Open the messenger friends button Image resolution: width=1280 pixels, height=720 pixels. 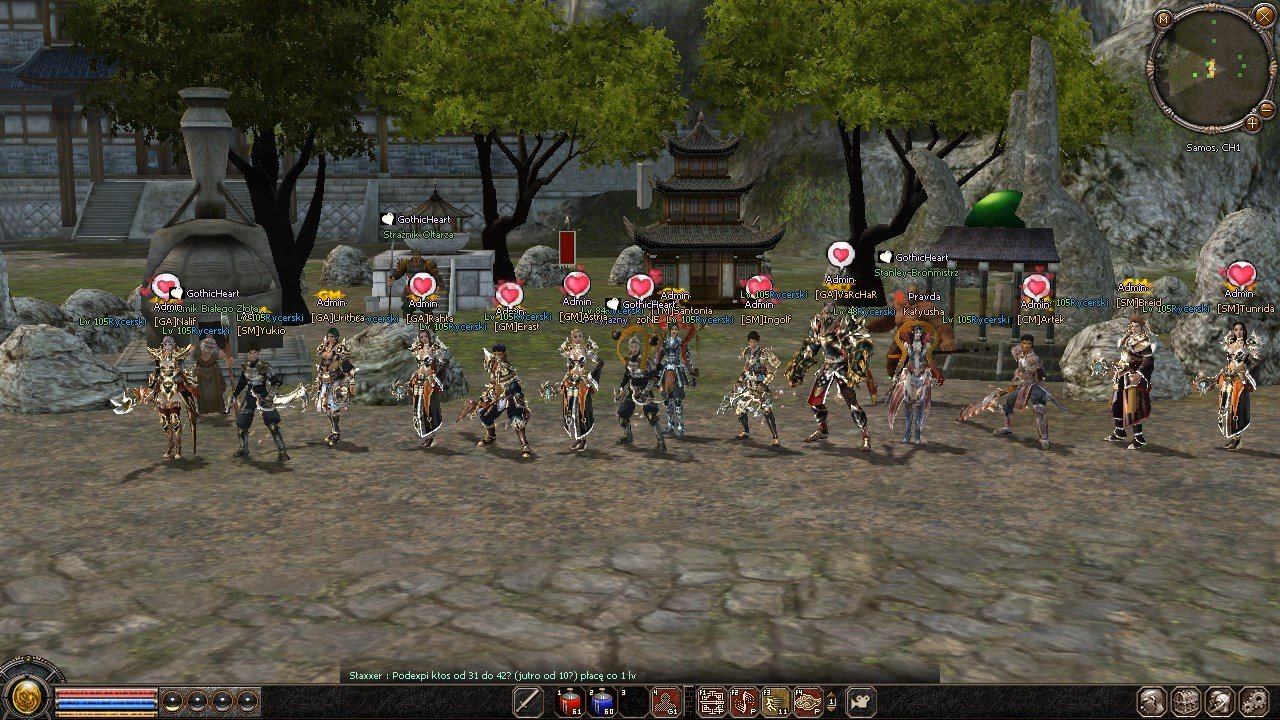tap(1220, 701)
